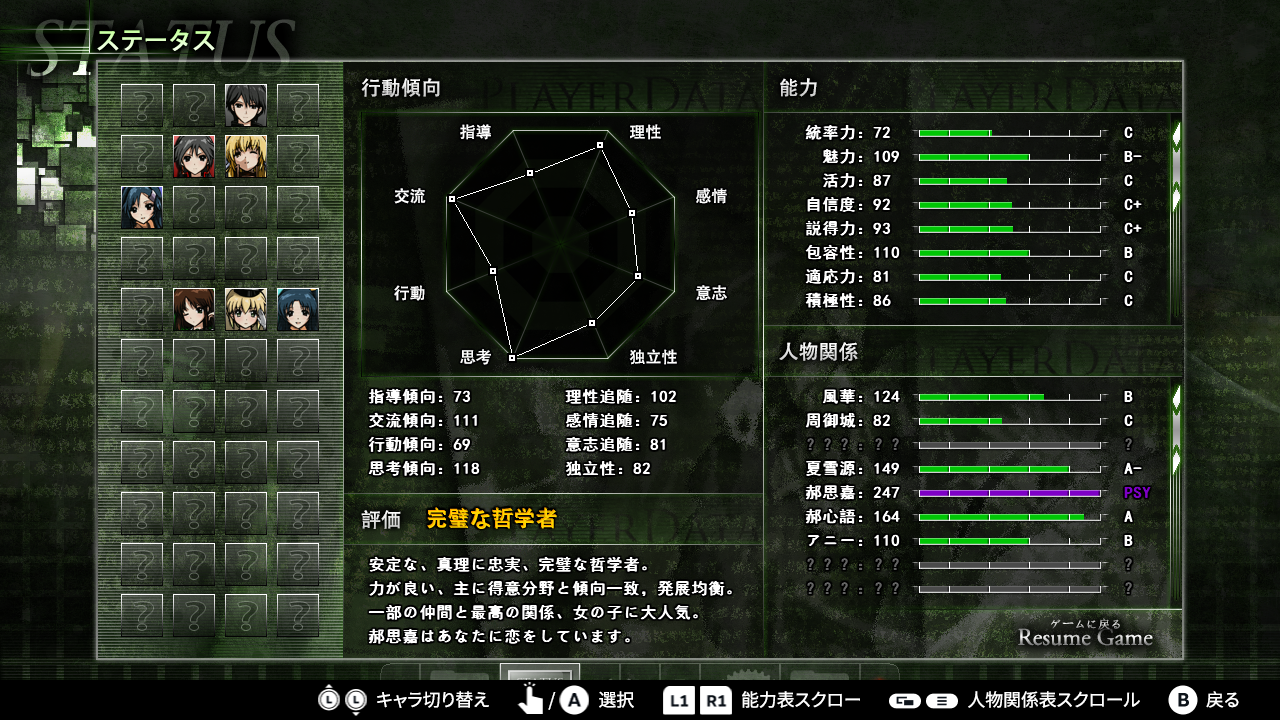Choose the blonde girl wearing a black hat
The image size is (1280, 720).
coord(246,309)
